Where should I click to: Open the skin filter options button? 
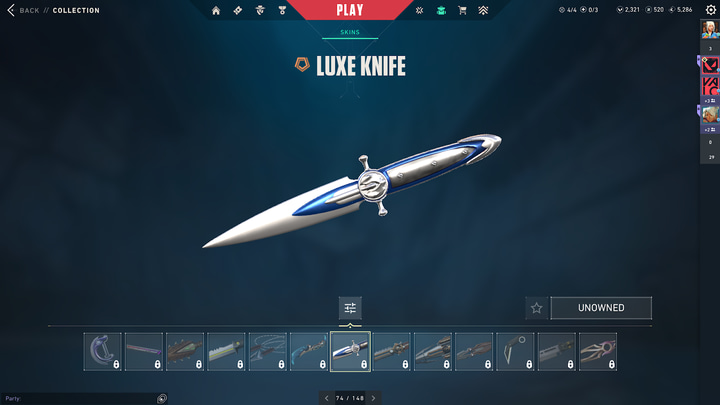click(x=350, y=307)
